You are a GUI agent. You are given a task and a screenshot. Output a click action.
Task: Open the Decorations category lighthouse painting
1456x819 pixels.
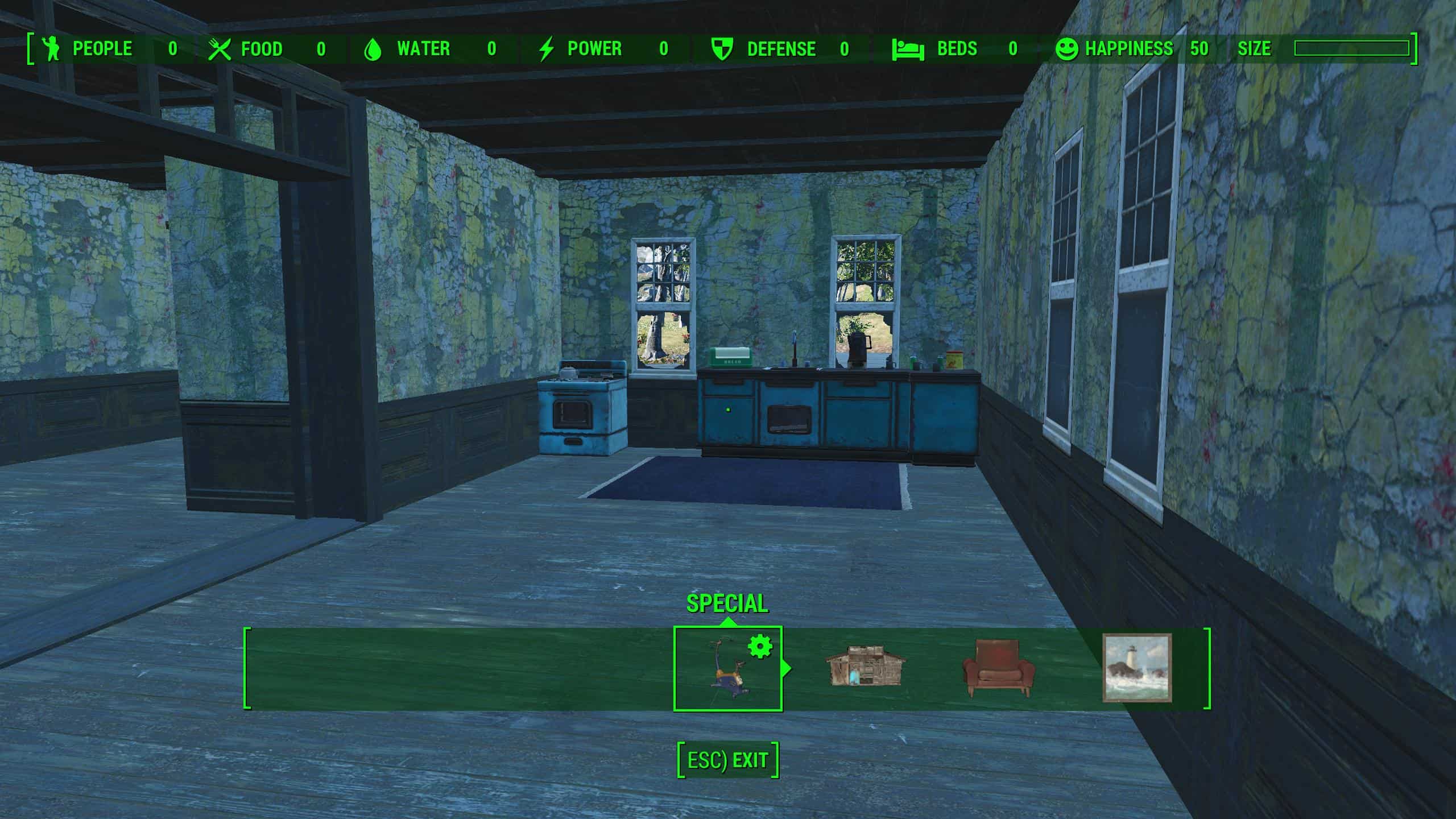[1137, 668]
